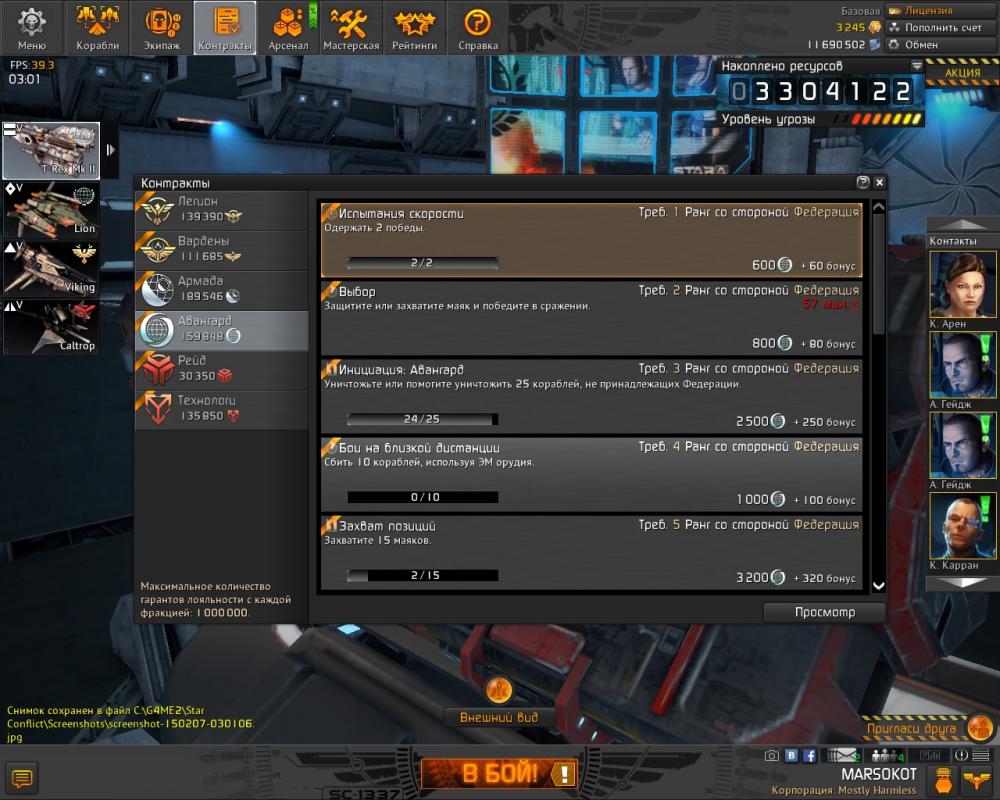This screenshot has height=800, width=1000.
Task: Open the Технологи faction contracts
Action: [221, 408]
